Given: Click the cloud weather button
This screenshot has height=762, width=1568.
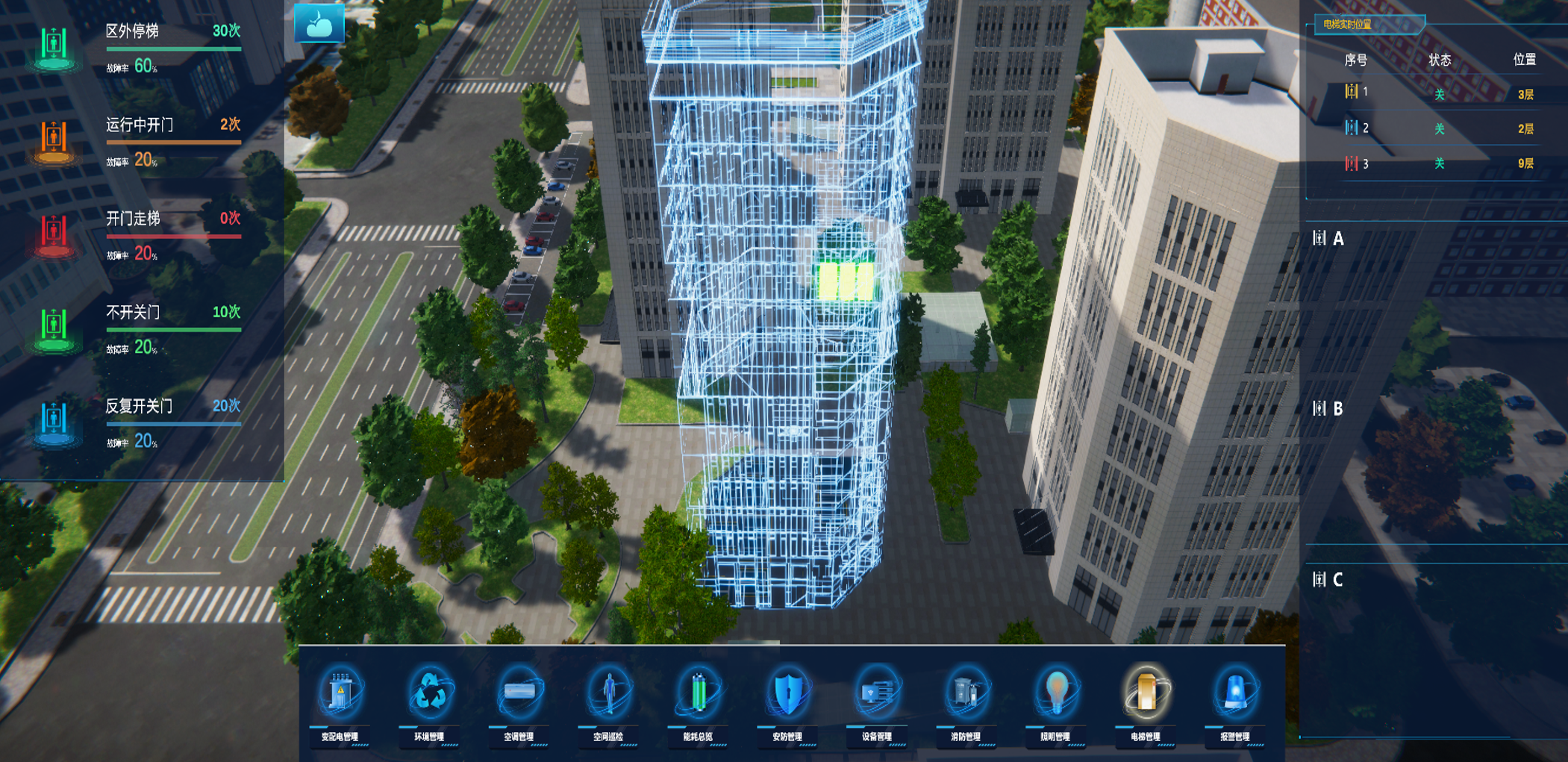Looking at the screenshot, I should 319,24.
